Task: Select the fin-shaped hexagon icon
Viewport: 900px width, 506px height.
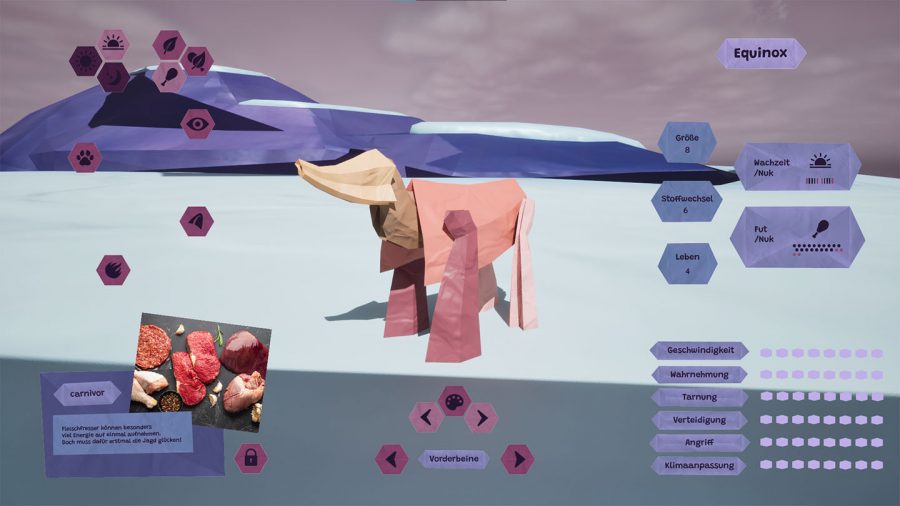Action: (x=197, y=221)
